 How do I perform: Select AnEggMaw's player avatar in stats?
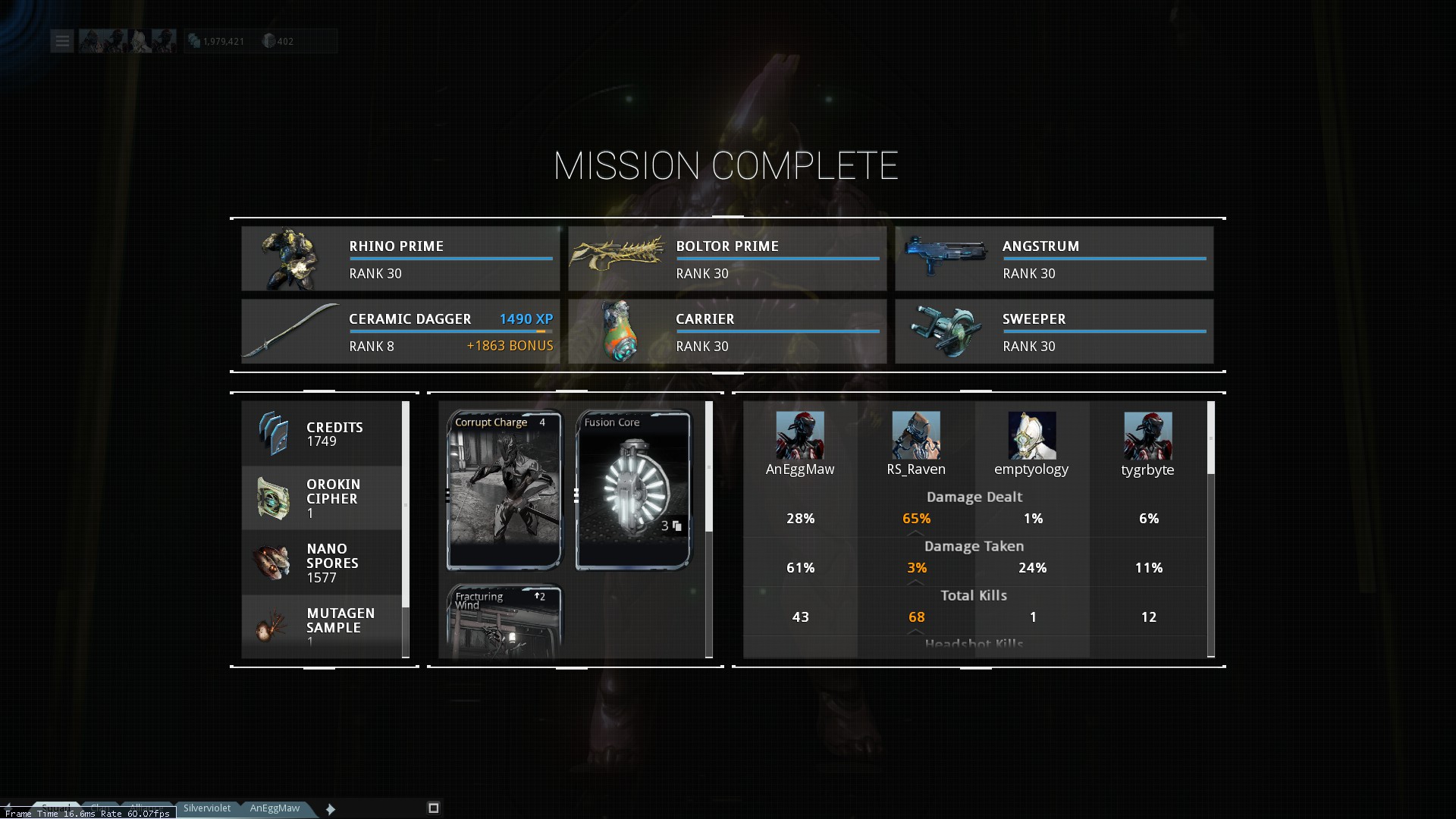(800, 435)
